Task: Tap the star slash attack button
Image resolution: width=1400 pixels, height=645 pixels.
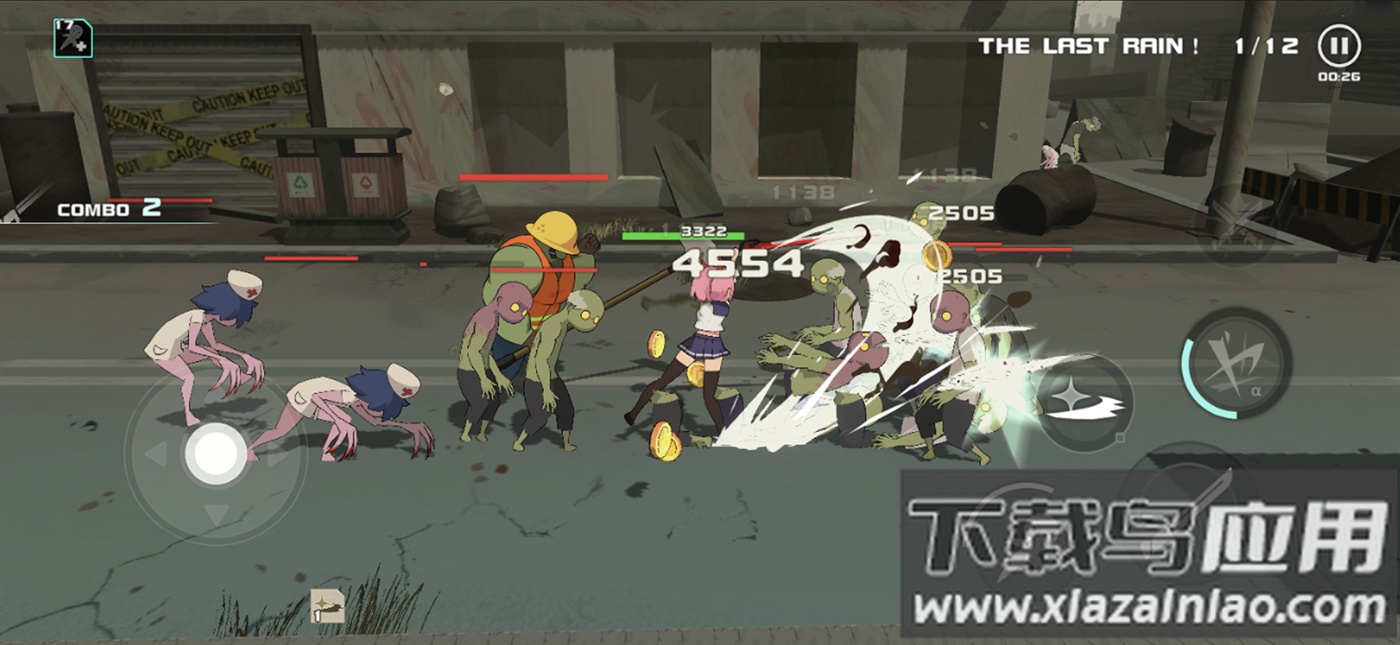Action: [x=1084, y=402]
